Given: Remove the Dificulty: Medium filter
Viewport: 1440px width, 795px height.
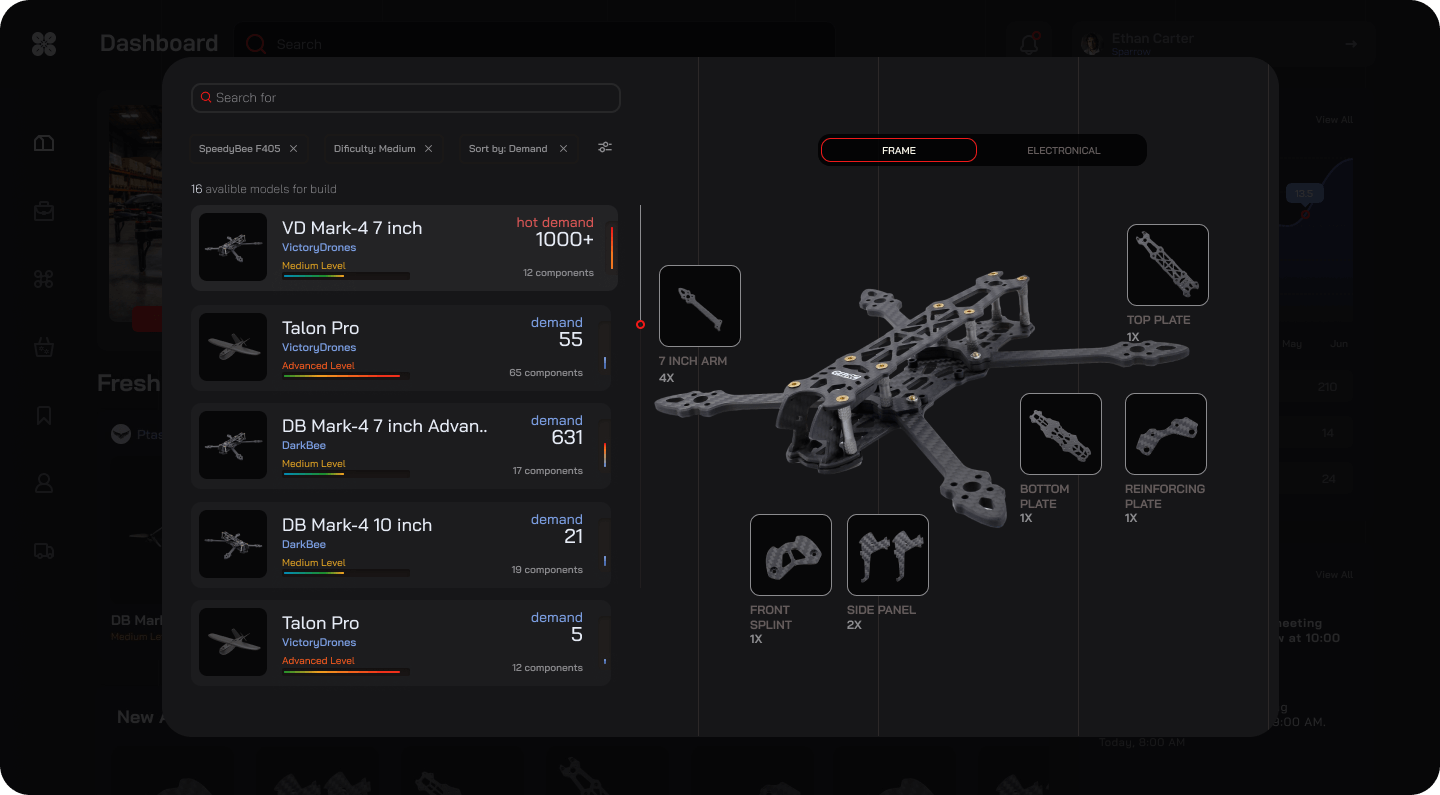Looking at the screenshot, I should click(428, 149).
